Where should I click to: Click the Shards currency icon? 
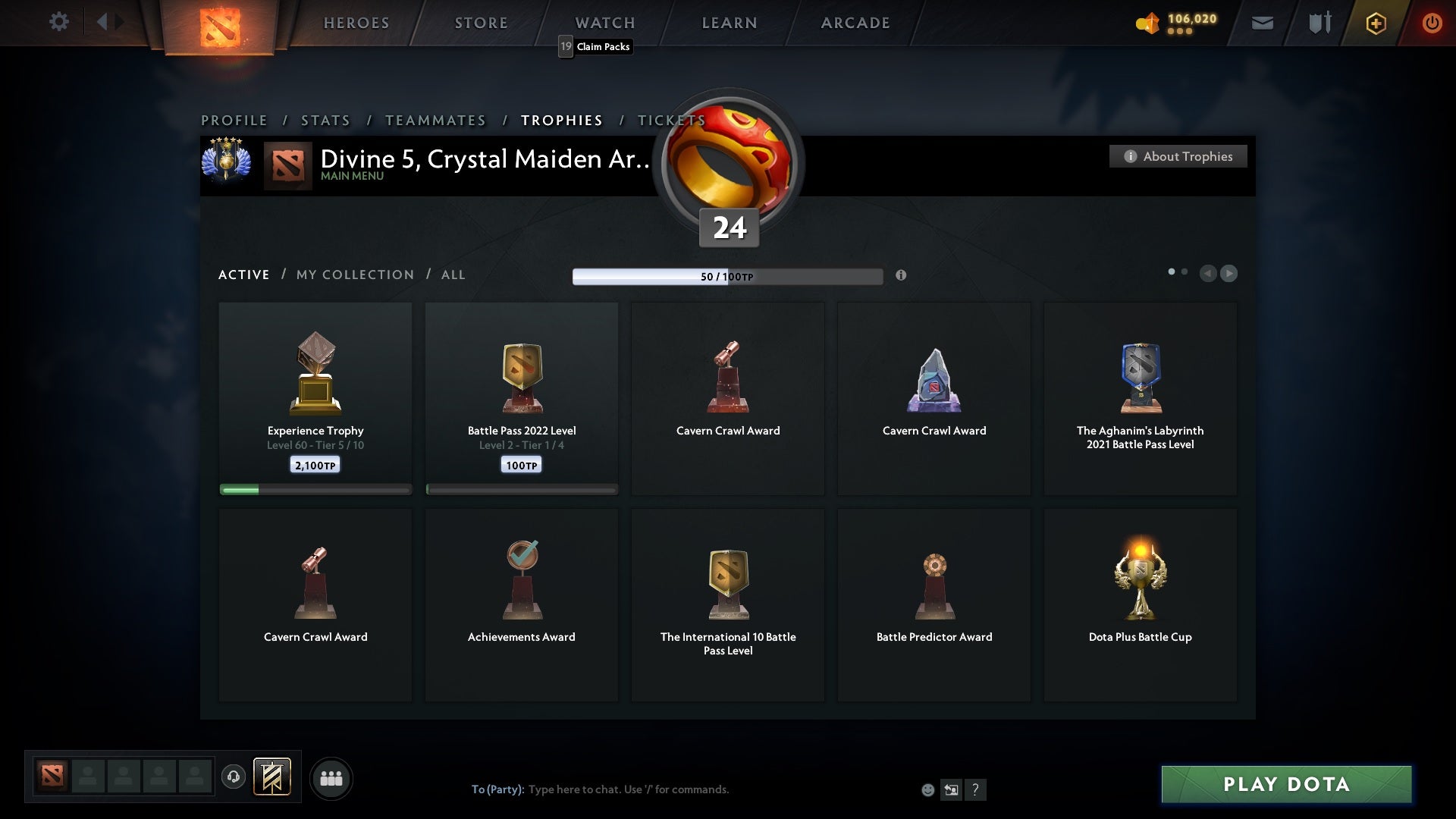(1147, 23)
